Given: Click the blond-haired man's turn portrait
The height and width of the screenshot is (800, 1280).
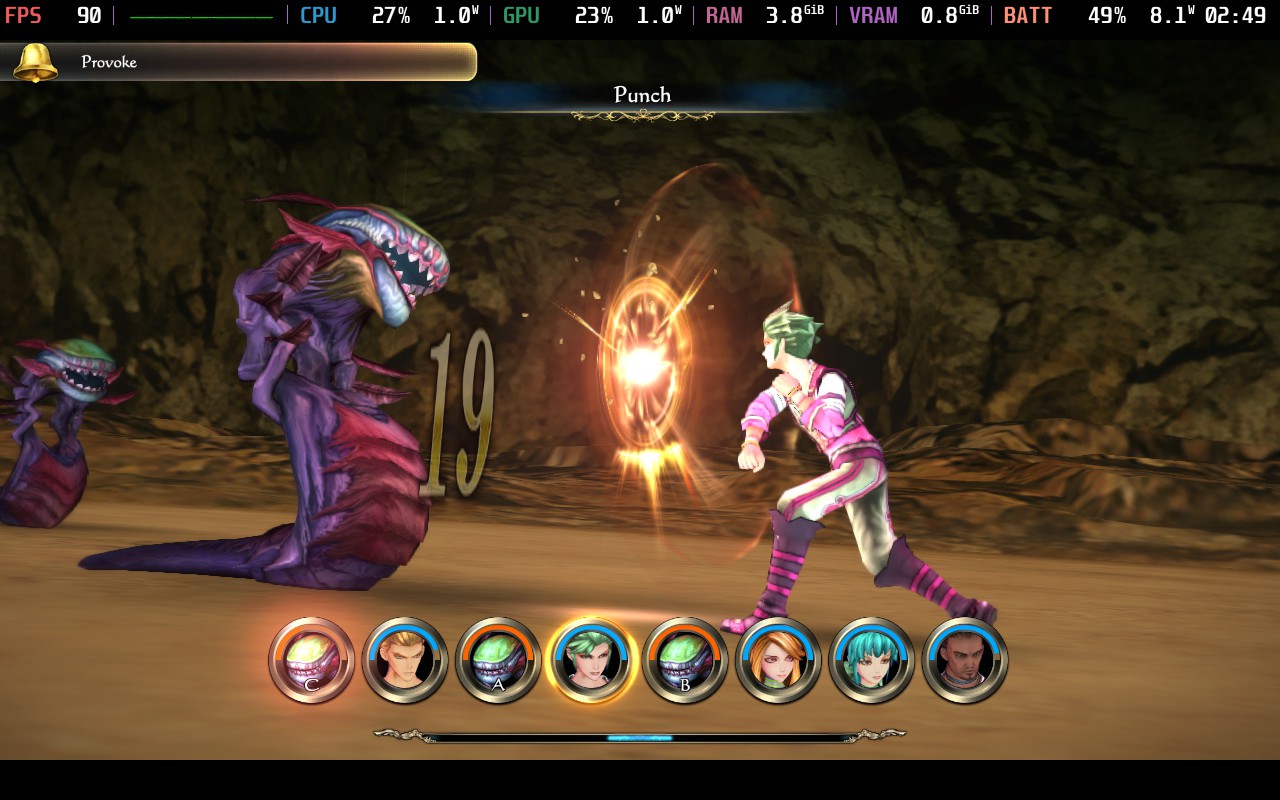Looking at the screenshot, I should 405,660.
